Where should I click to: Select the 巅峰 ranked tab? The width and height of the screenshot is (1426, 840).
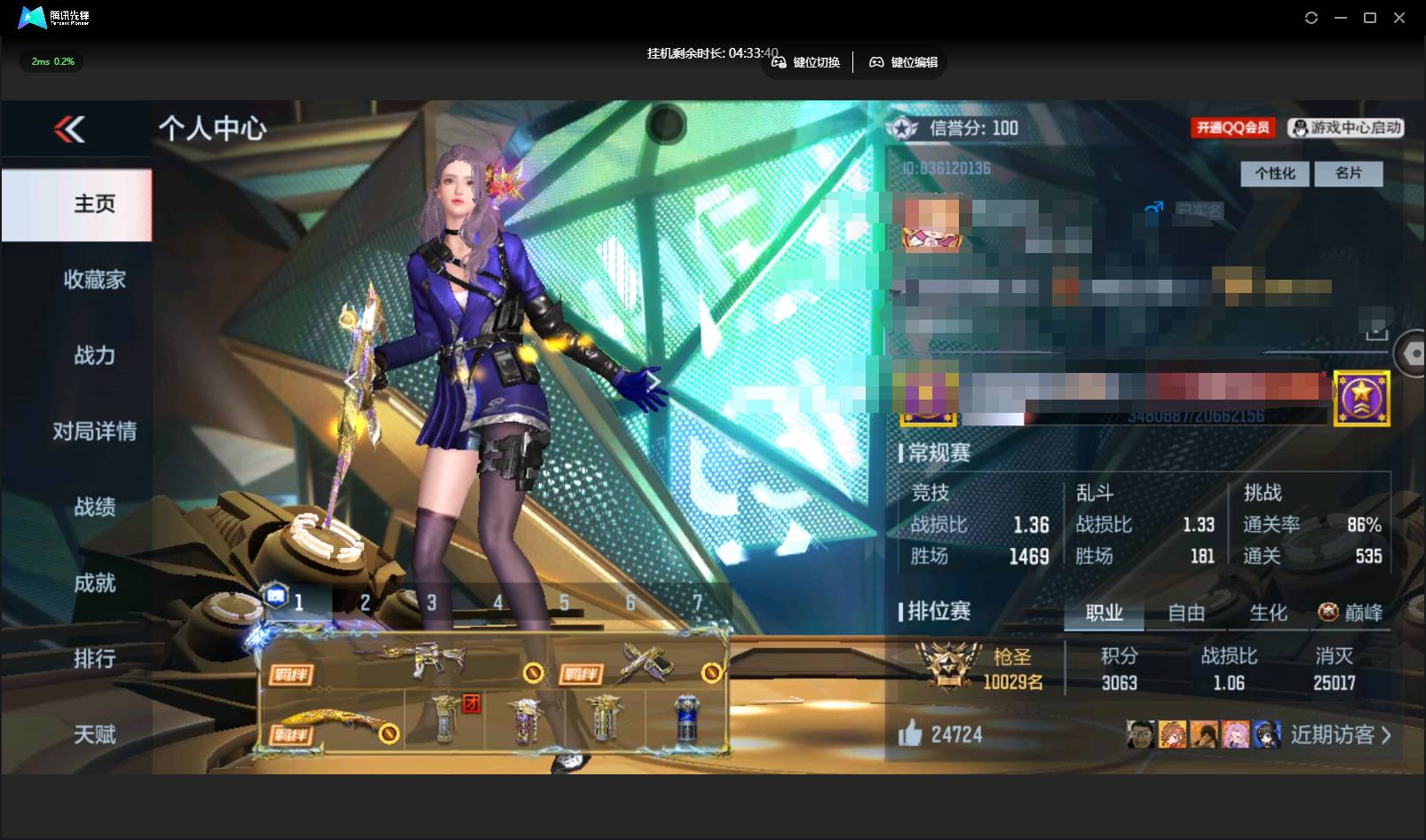click(1351, 613)
